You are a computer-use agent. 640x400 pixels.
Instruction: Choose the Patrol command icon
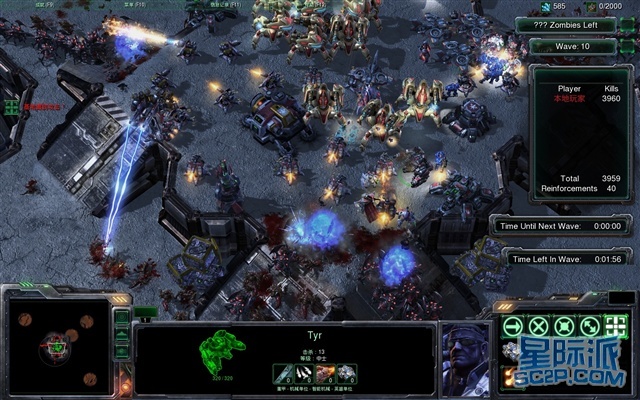coord(591,327)
